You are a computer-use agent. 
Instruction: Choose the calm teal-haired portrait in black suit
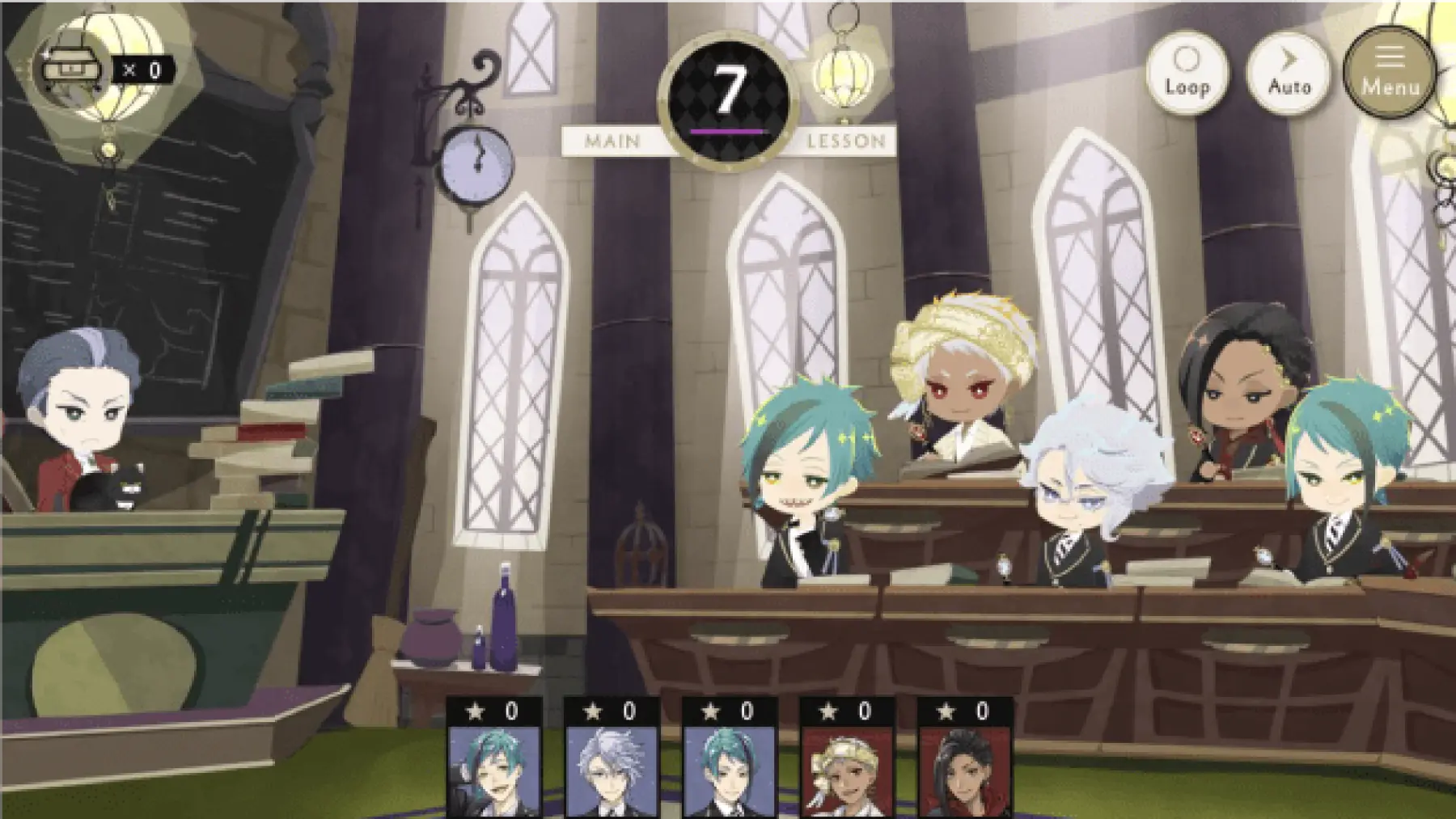coord(730,768)
